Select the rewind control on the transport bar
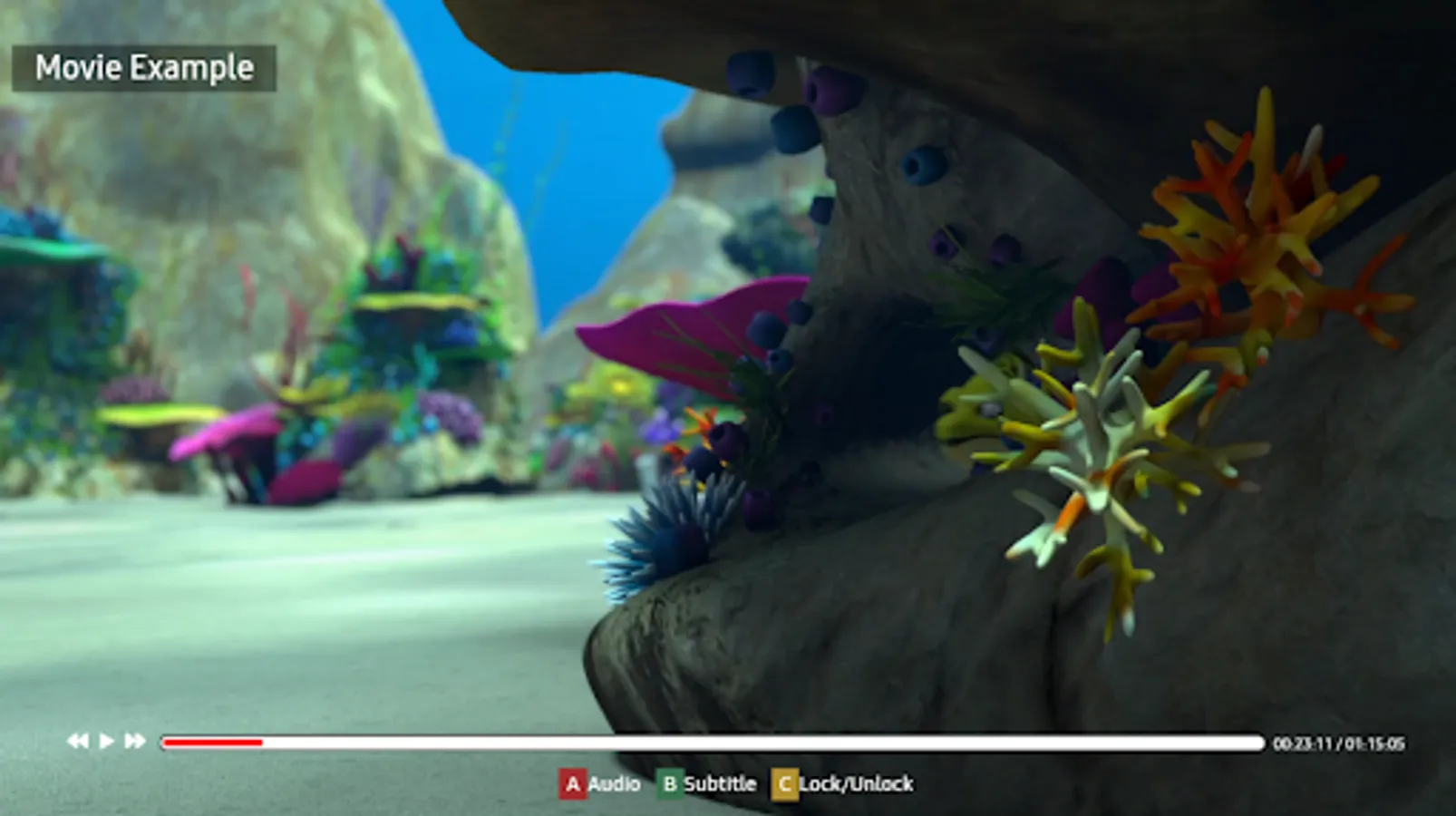The width and height of the screenshot is (1456, 816). coord(77,741)
